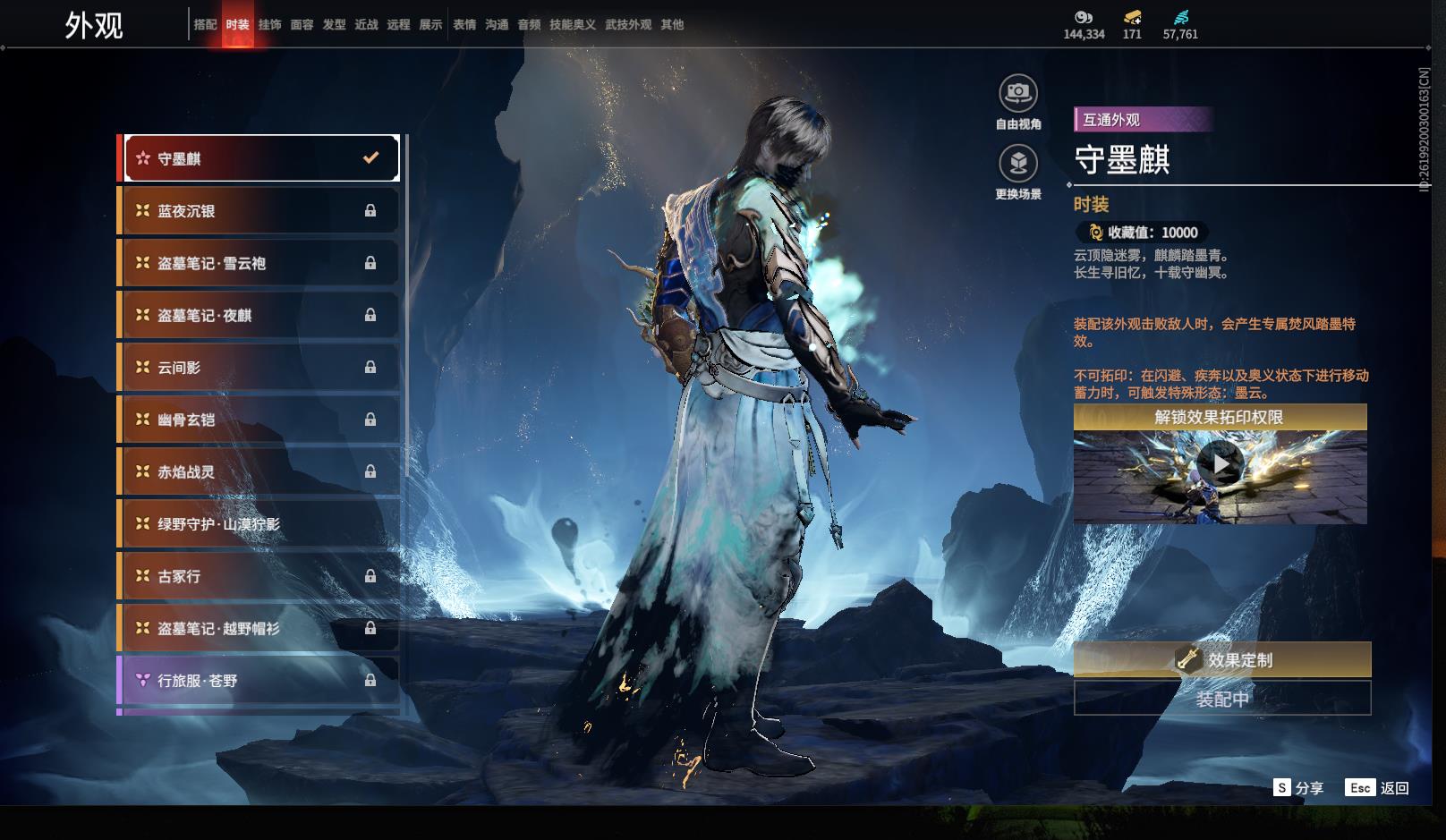Click the 更换场景 change scene icon
The height and width of the screenshot is (840, 1446).
[x=1017, y=164]
